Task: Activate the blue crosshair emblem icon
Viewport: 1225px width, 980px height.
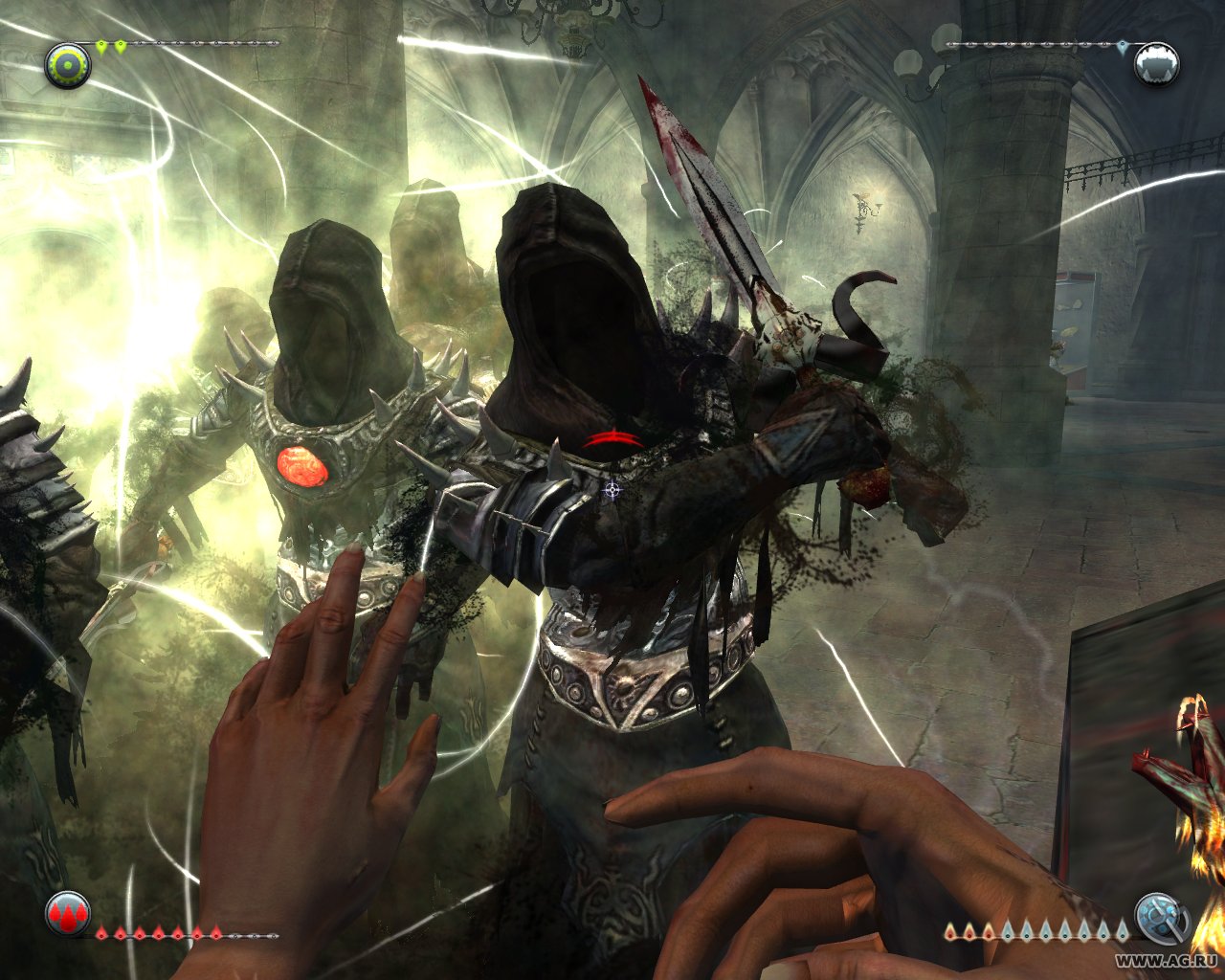Action: pyautogui.click(x=1160, y=918)
